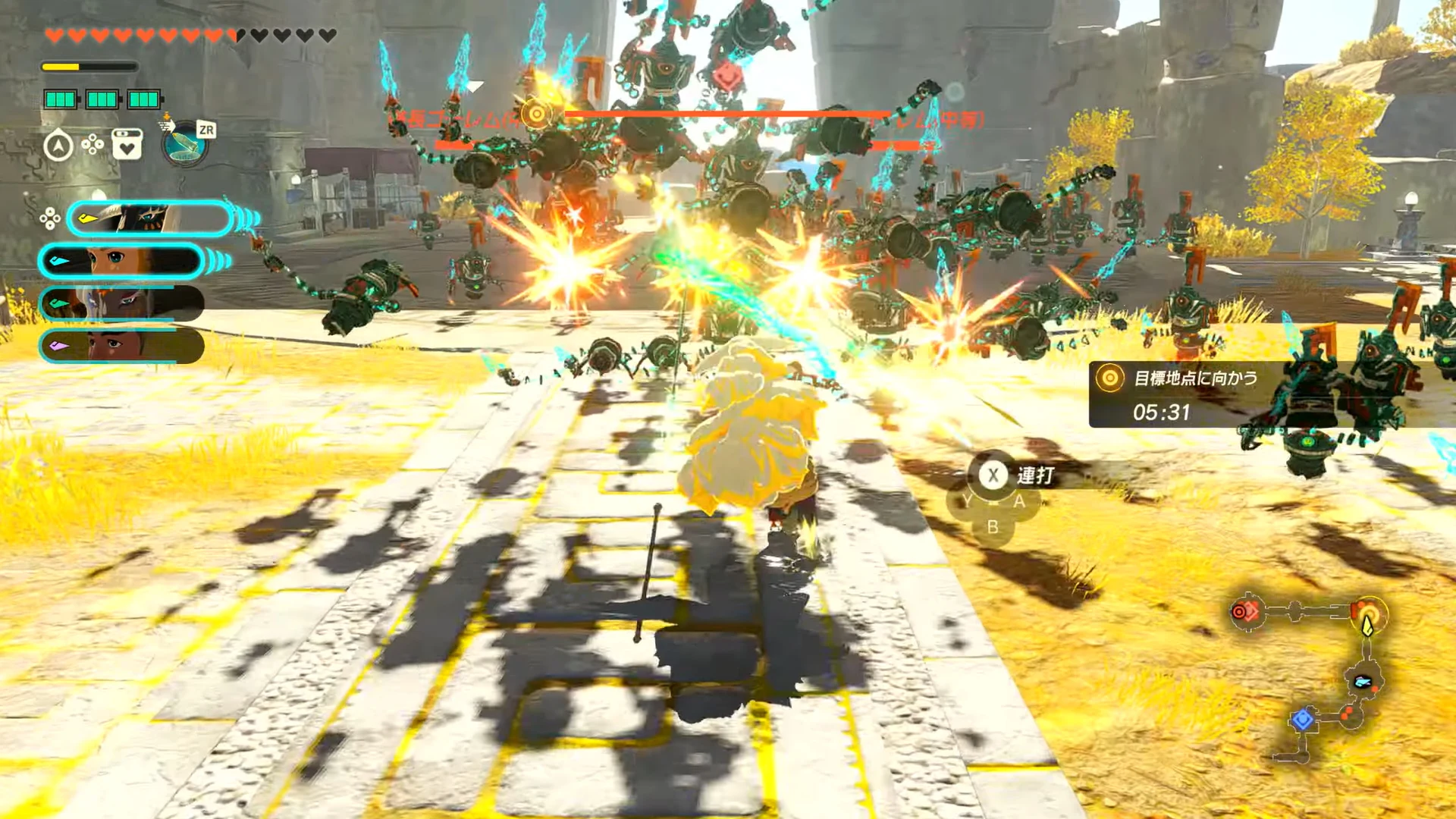Image resolution: width=1456 pixels, height=819 pixels.
Task: Click the blue diamond base on minimap
Action: pyautogui.click(x=1302, y=718)
